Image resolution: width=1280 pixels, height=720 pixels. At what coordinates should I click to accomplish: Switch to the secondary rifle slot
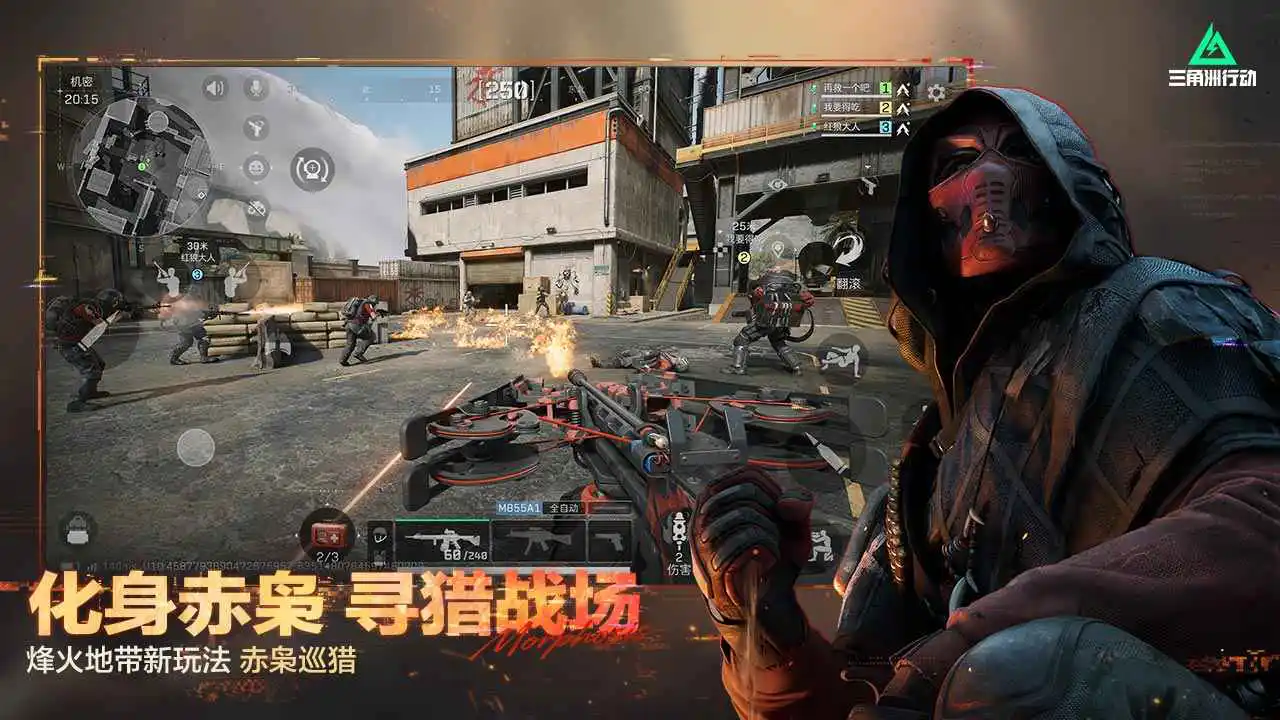[x=542, y=539]
